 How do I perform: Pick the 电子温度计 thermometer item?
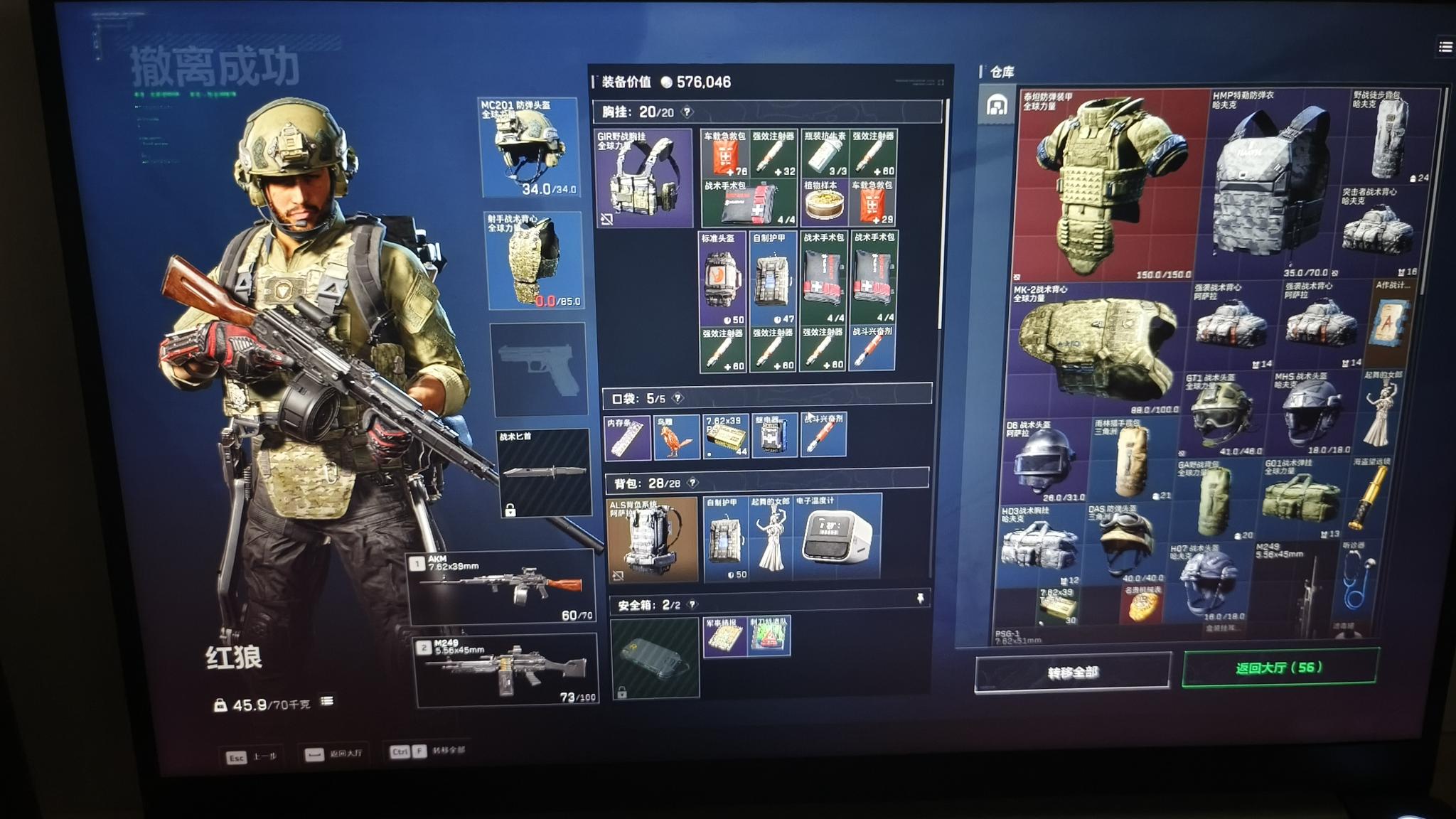click(836, 537)
